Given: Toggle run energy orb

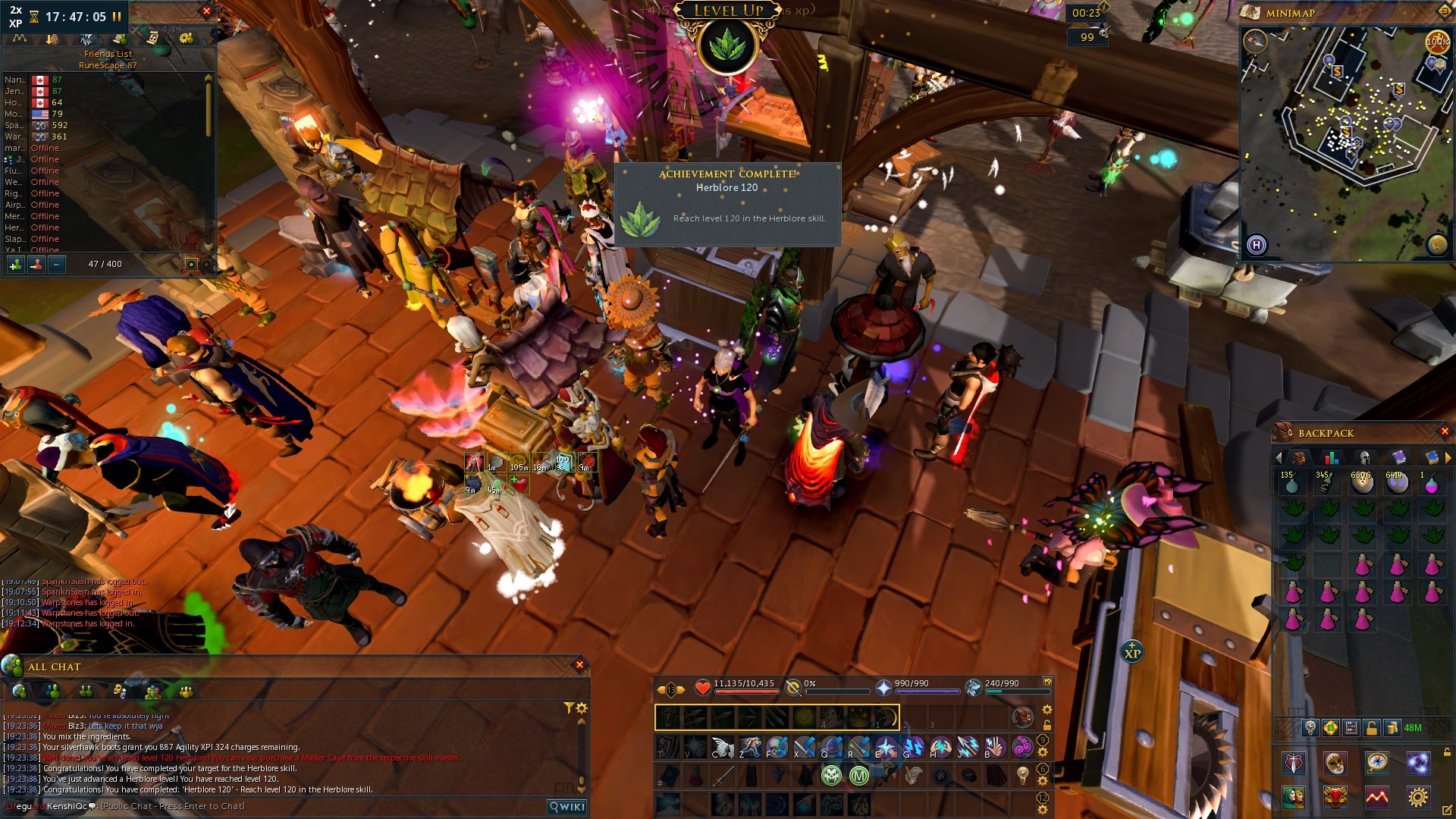Looking at the screenshot, I should pyautogui.click(x=1438, y=41).
